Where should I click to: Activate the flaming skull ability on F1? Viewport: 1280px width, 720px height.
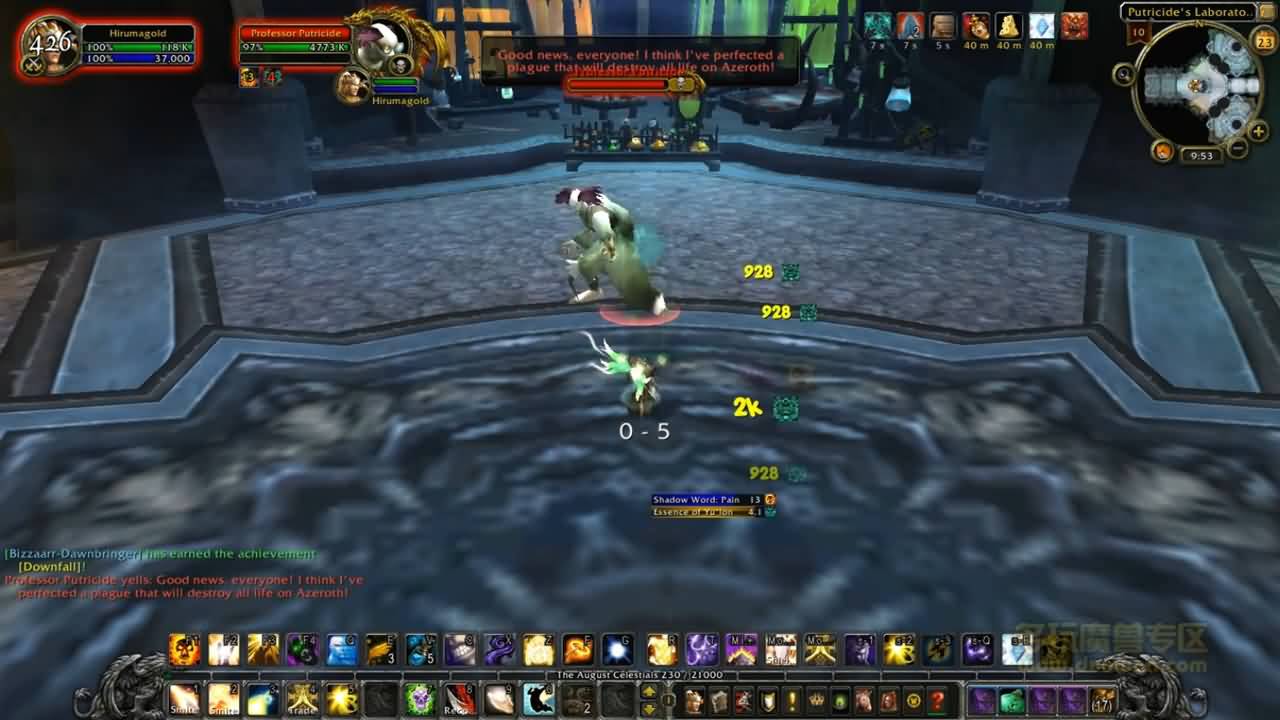coord(184,650)
